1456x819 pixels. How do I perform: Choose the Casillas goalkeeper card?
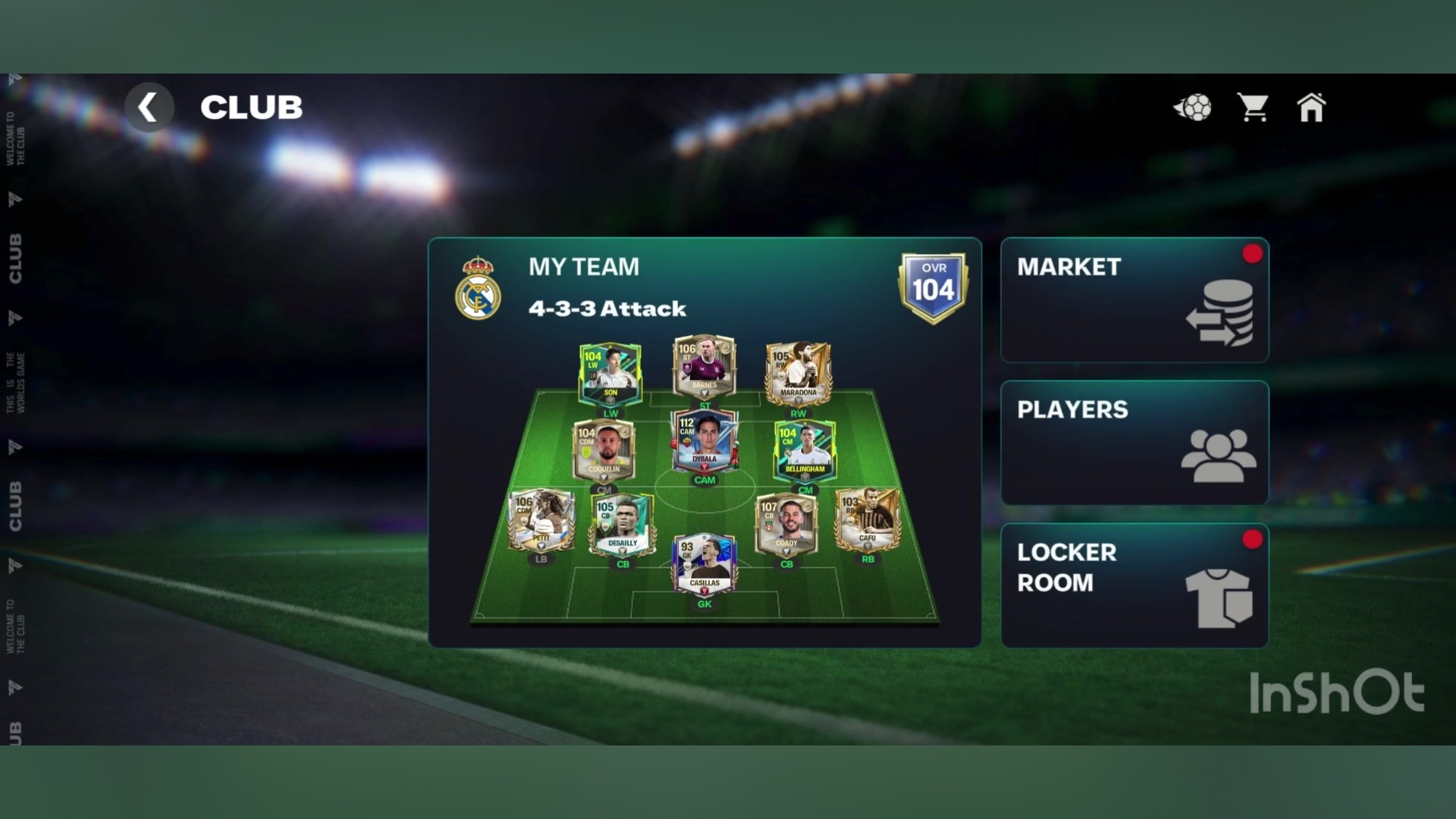pos(704,564)
